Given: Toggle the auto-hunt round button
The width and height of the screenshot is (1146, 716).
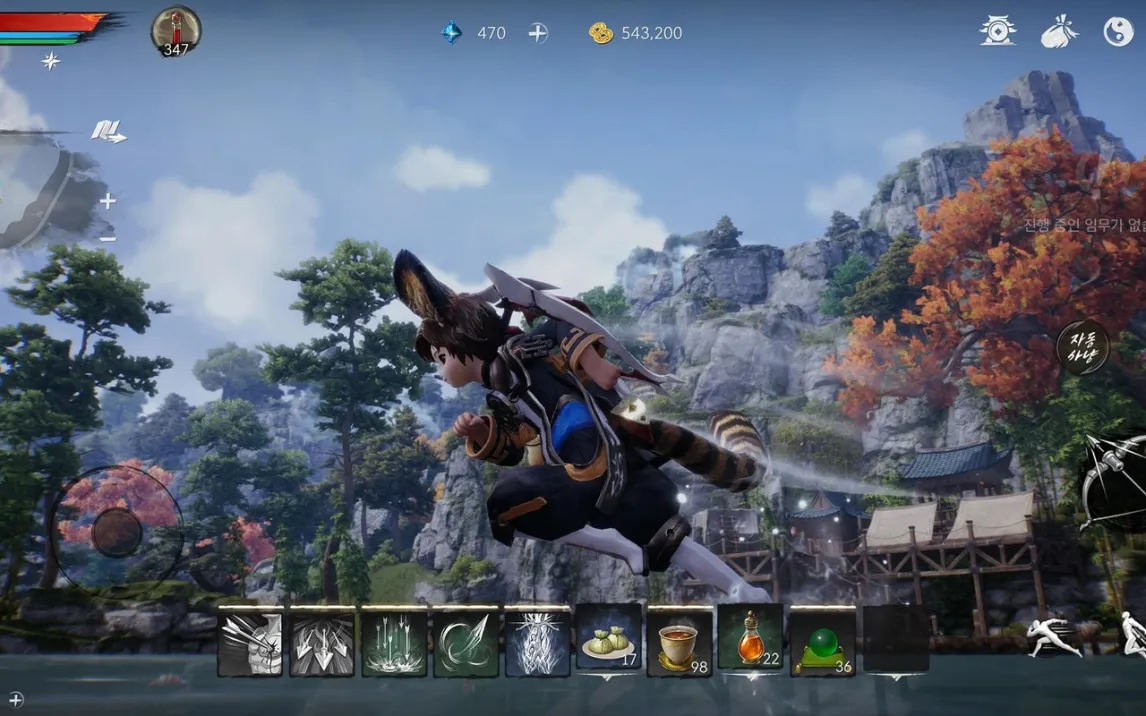Looking at the screenshot, I should point(1083,347).
